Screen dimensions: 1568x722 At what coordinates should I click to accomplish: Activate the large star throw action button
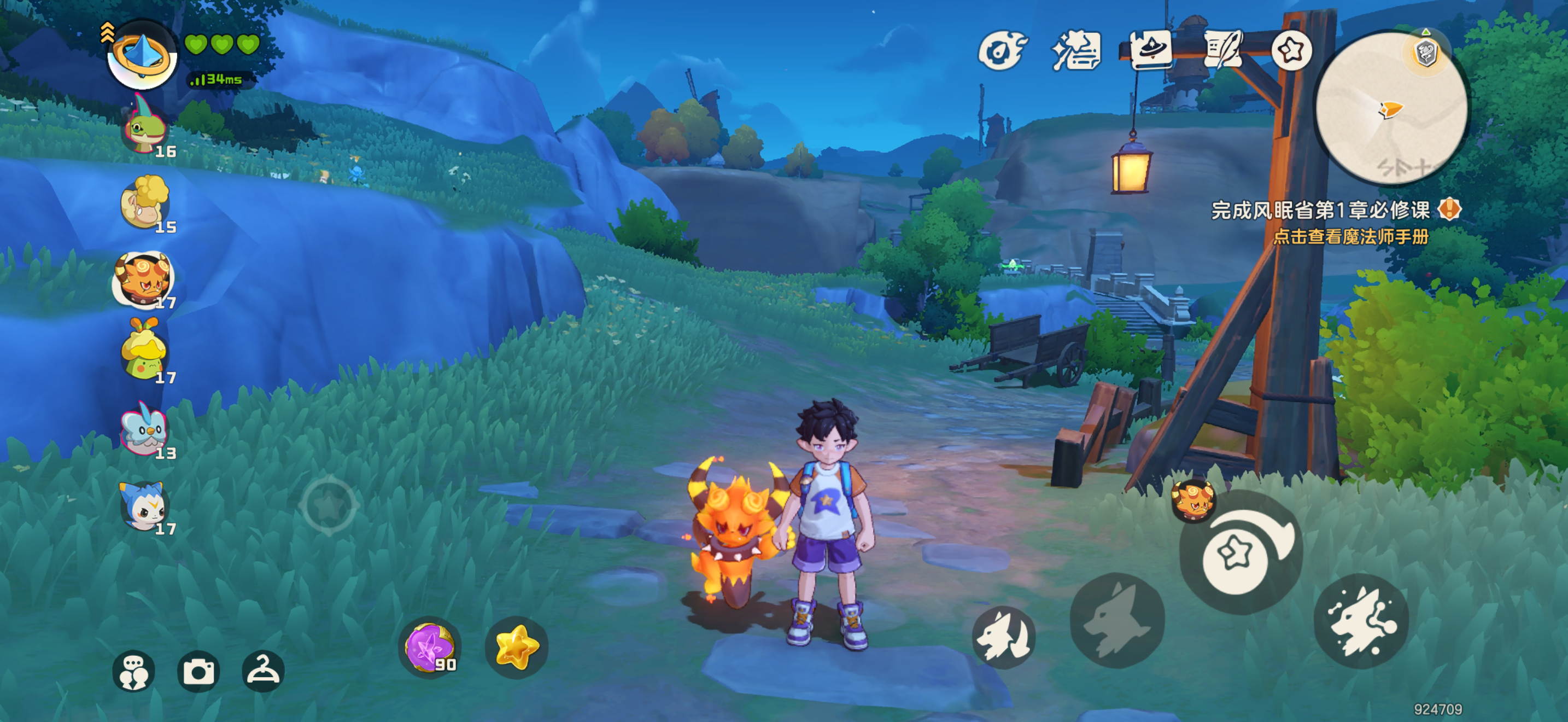[1237, 554]
